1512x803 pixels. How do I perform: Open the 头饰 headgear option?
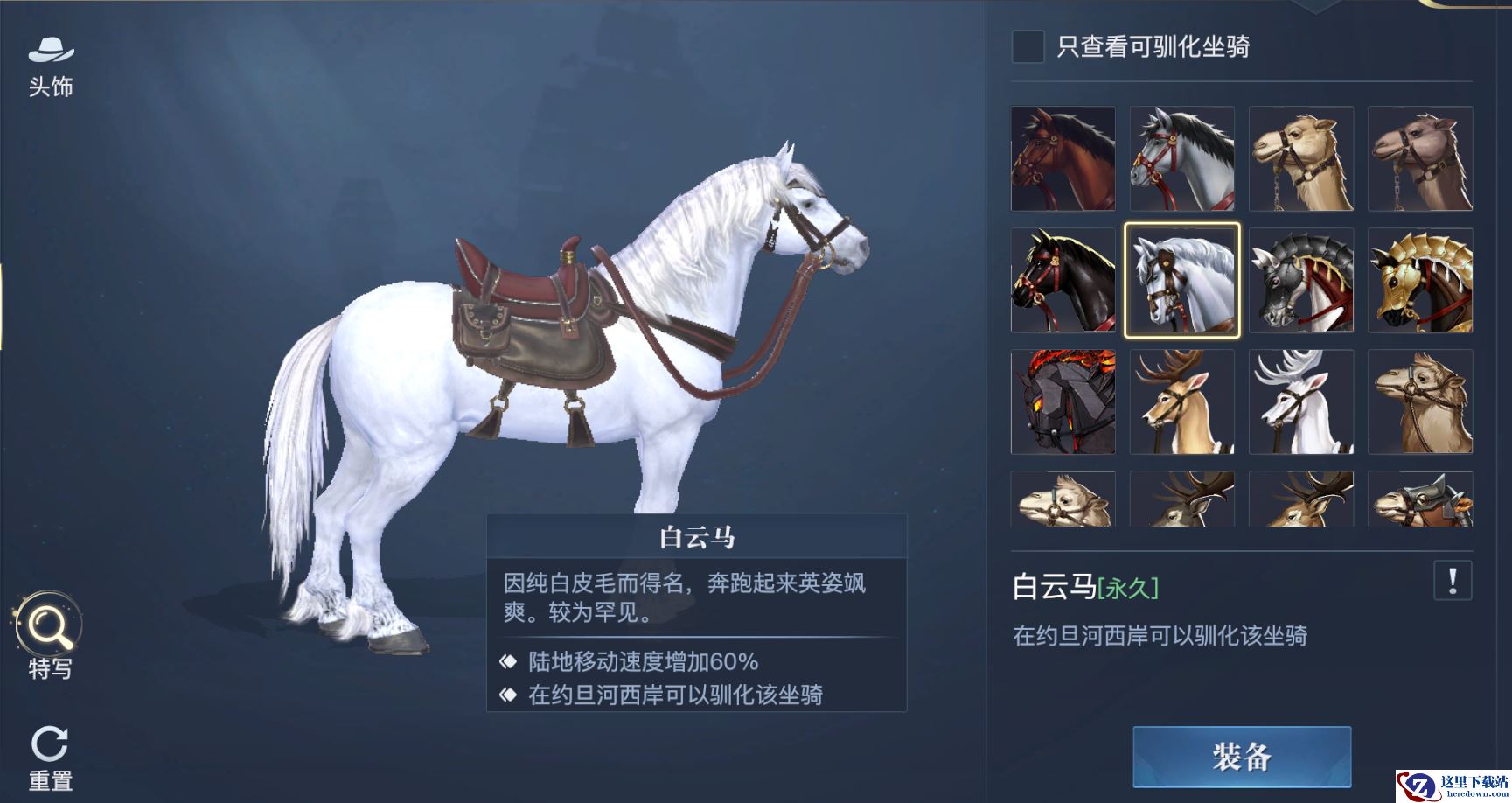pos(51,66)
